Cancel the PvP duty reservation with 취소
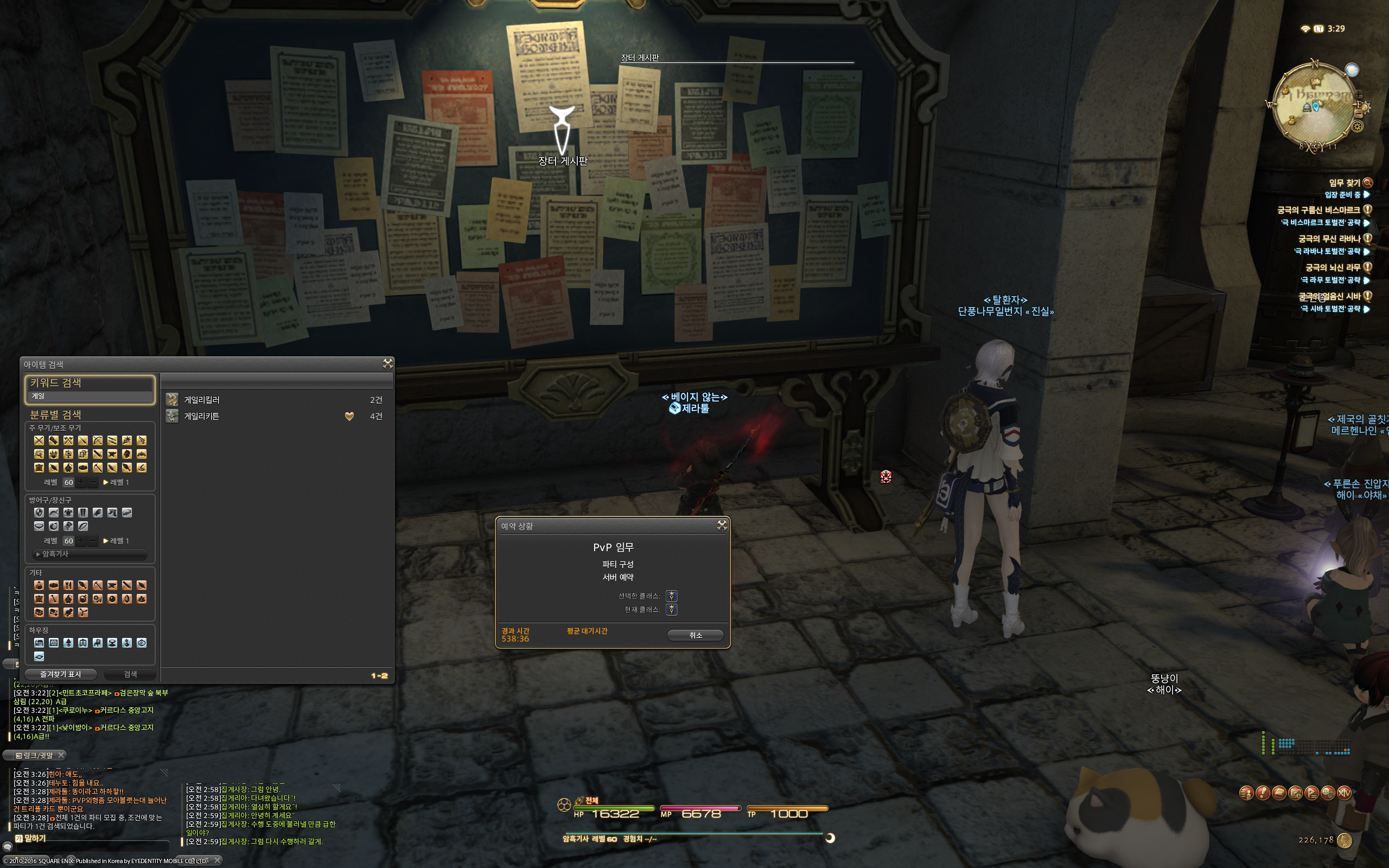 (695, 635)
